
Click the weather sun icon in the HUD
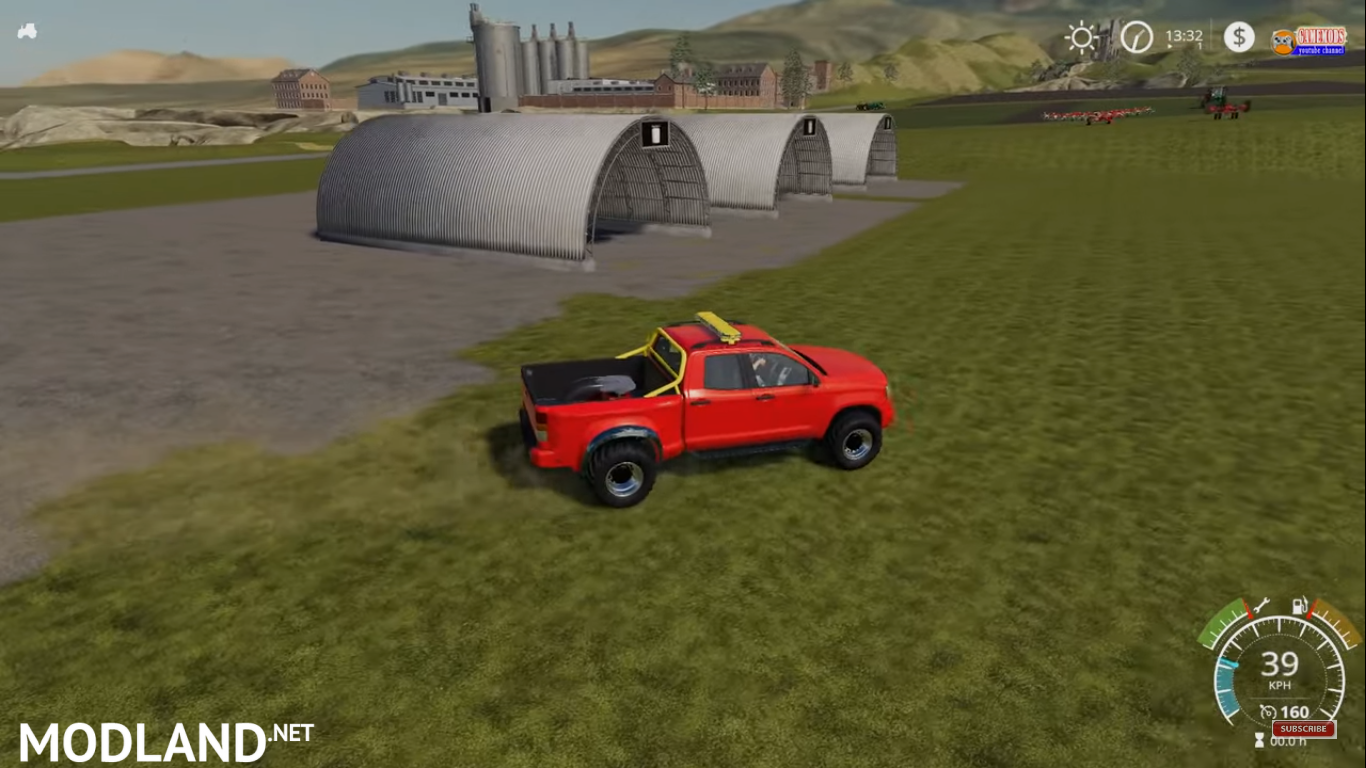click(1080, 37)
